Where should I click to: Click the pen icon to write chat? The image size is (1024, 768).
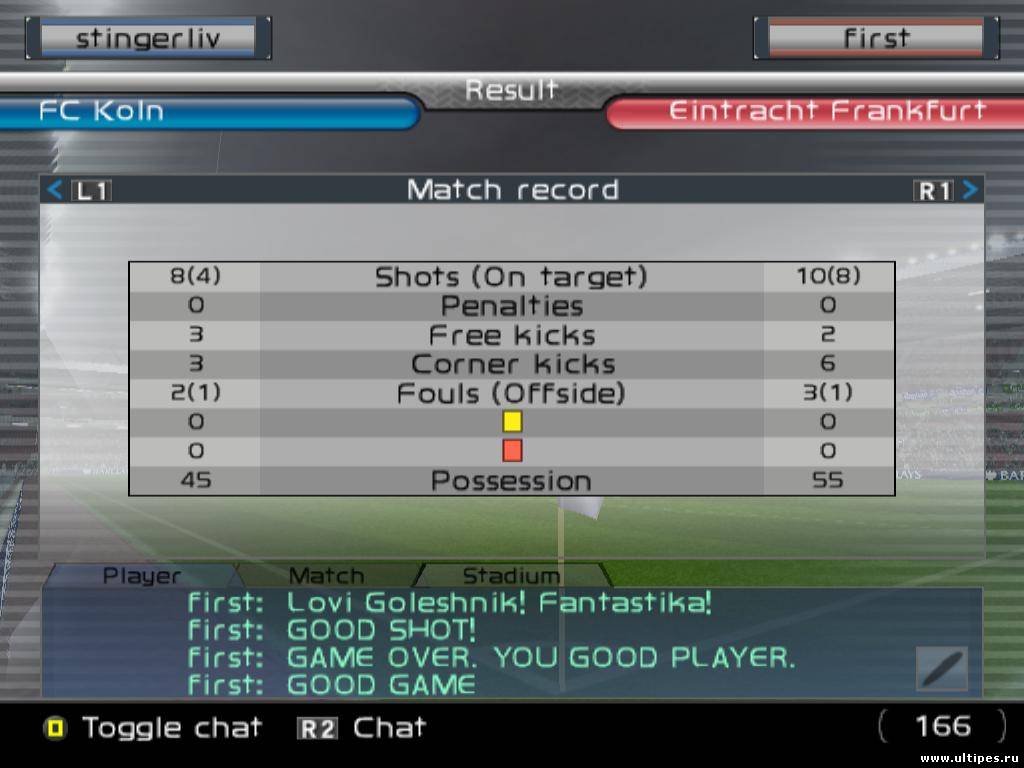click(941, 668)
